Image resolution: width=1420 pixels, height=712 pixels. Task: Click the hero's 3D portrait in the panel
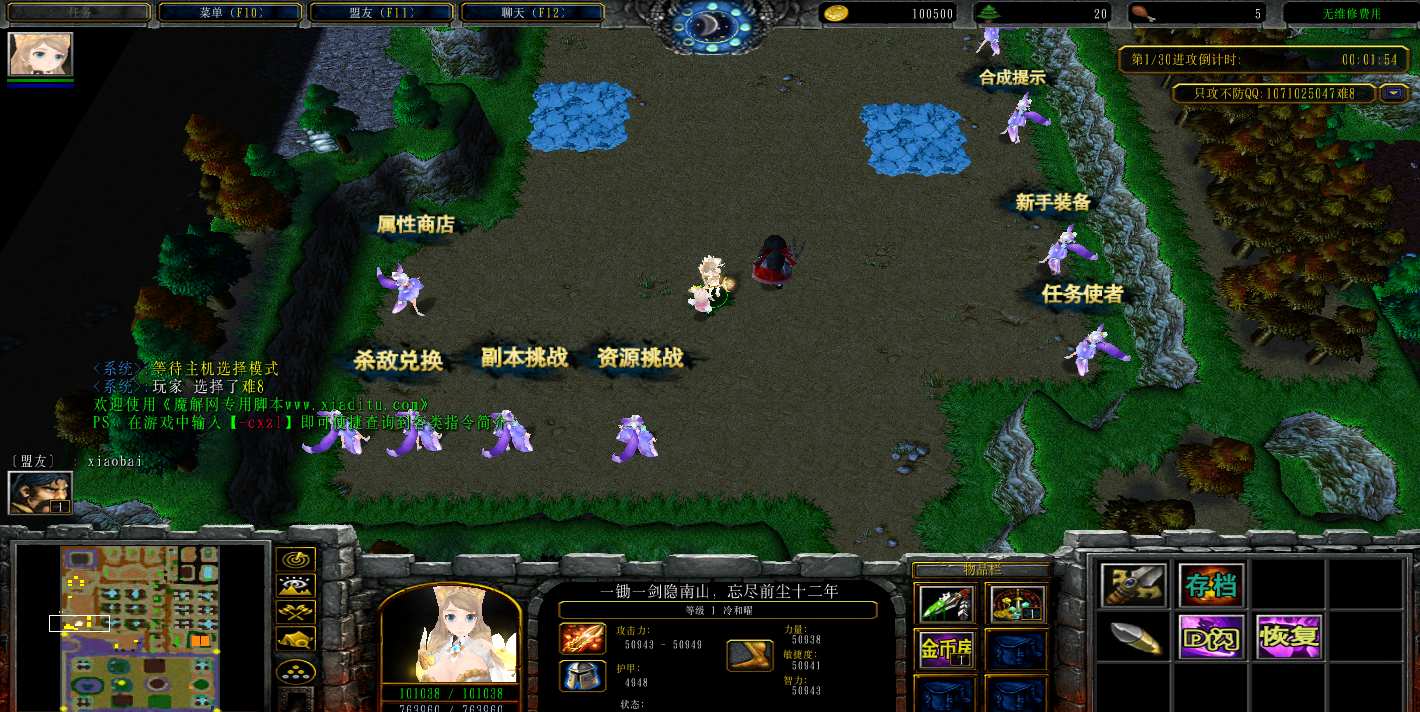tap(449, 634)
